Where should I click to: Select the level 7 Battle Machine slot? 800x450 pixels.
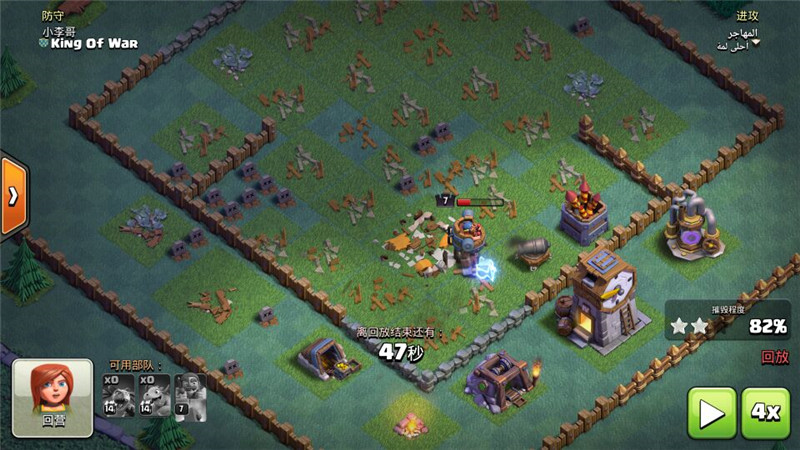pyautogui.click(x=190, y=395)
